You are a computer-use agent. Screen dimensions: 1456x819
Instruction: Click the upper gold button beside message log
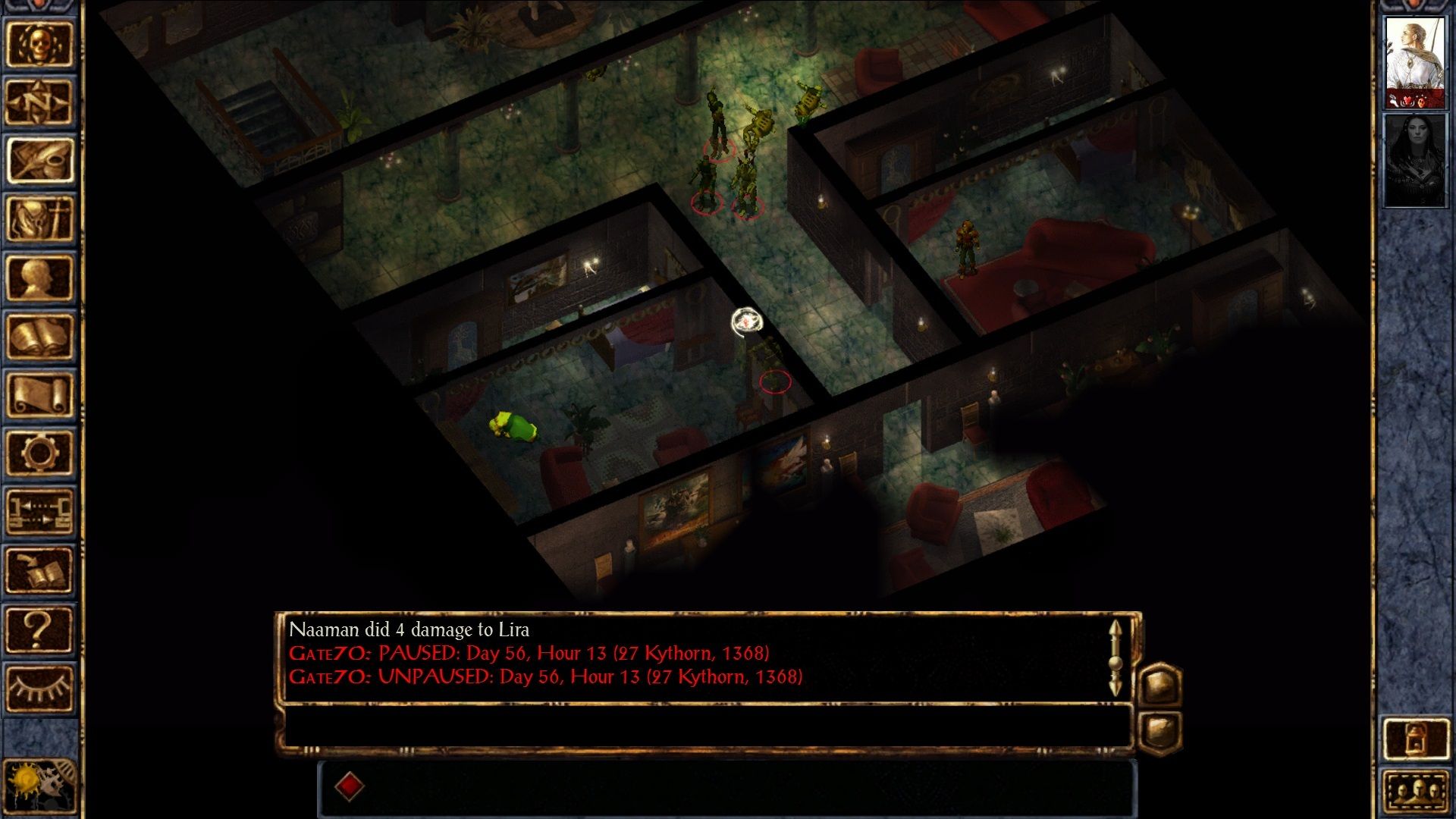click(1160, 684)
